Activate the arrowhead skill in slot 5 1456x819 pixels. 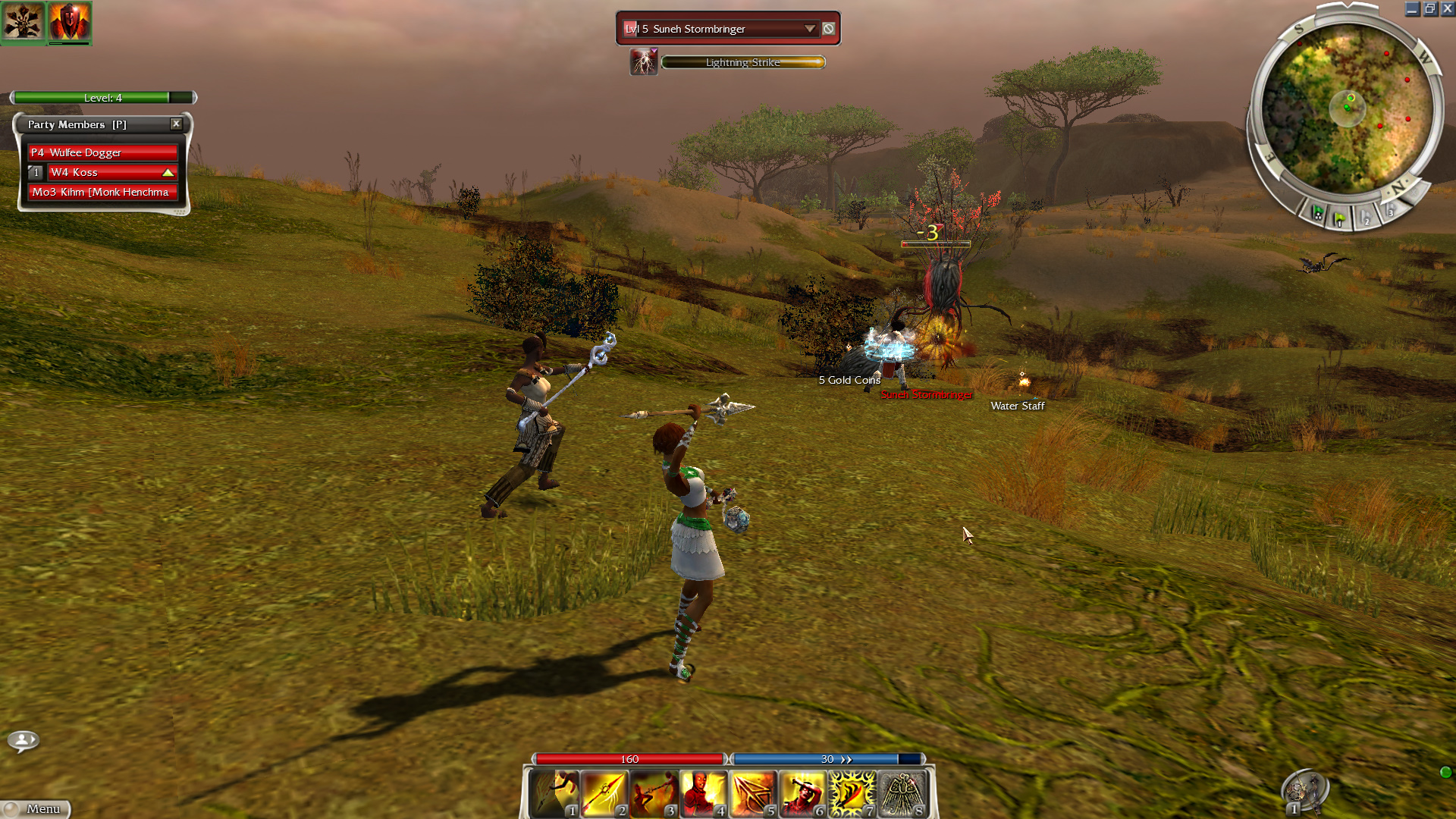coord(752,793)
